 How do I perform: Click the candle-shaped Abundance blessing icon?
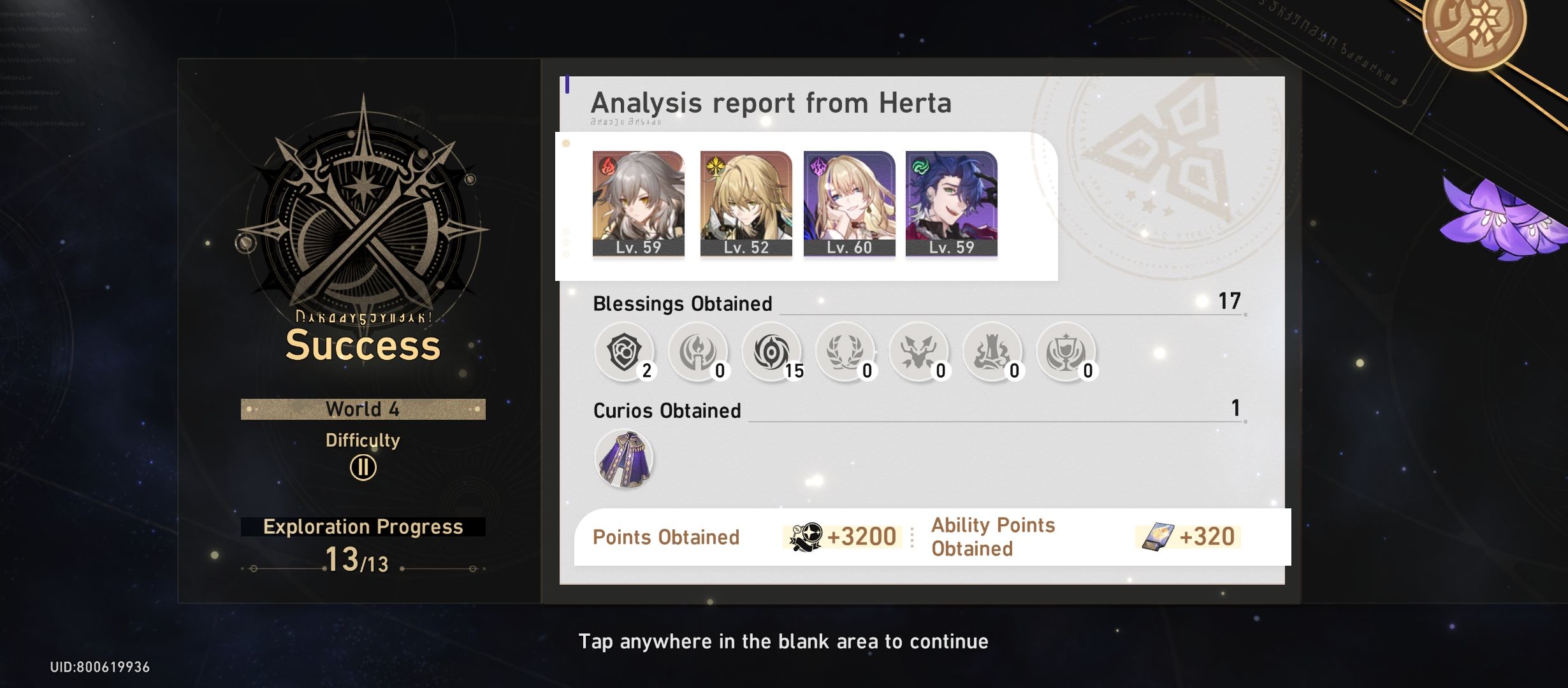click(698, 352)
